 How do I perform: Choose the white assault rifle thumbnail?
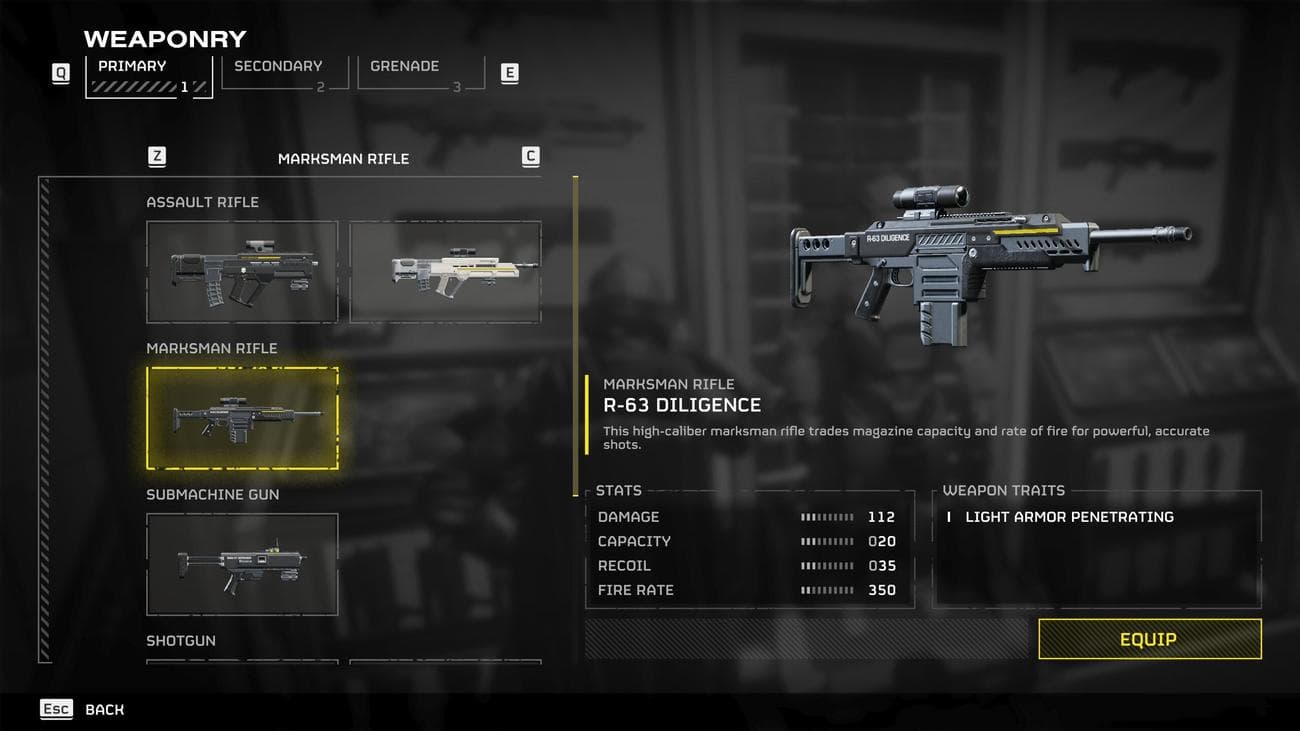(445, 271)
